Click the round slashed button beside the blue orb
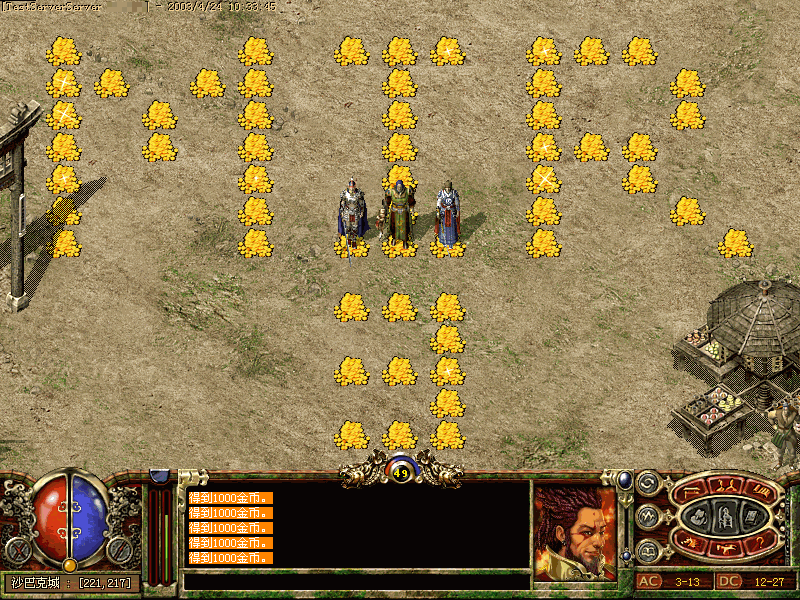Viewport: 800px width, 600px height. 120,549
